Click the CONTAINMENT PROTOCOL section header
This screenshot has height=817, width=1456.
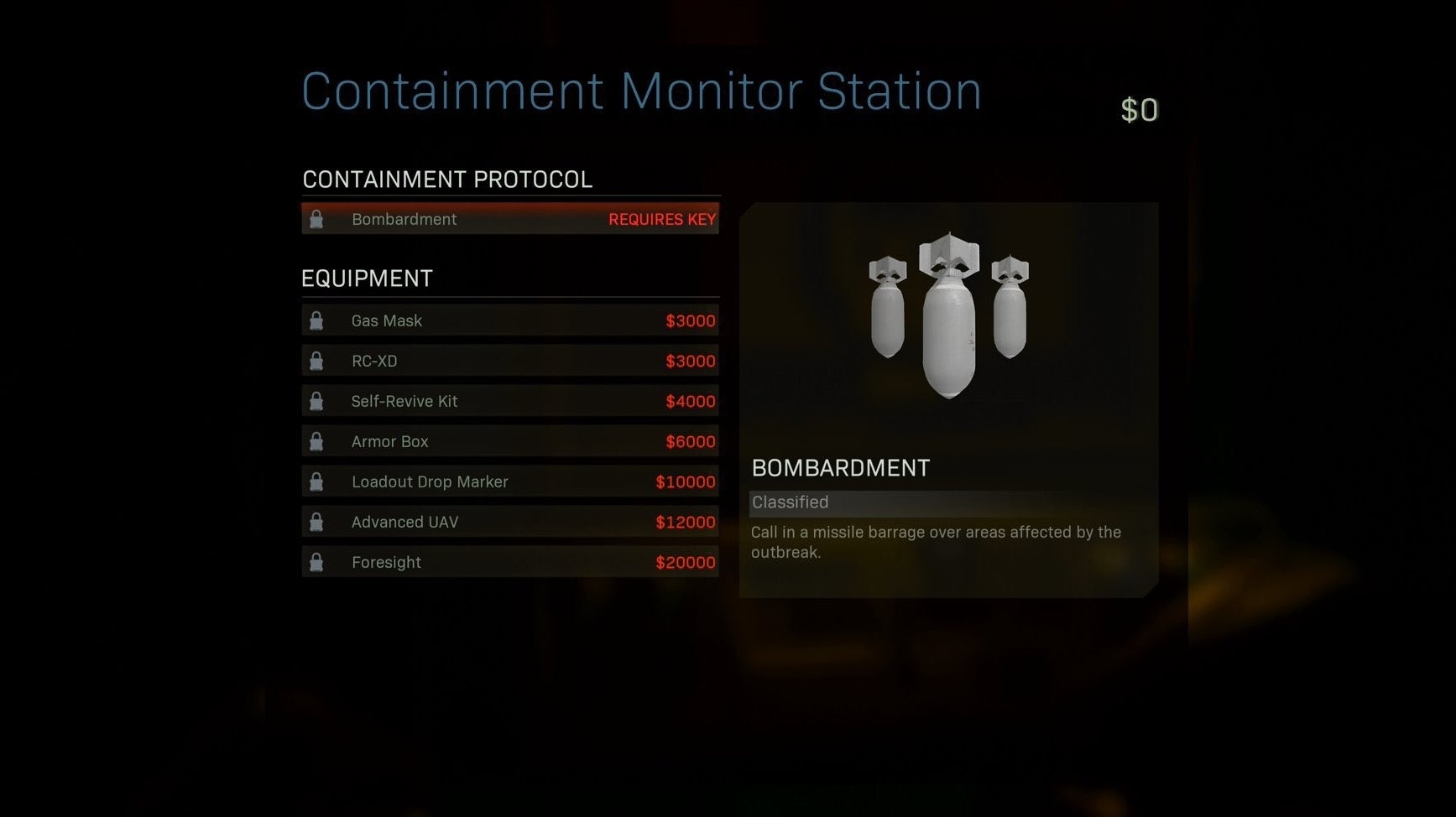click(448, 179)
